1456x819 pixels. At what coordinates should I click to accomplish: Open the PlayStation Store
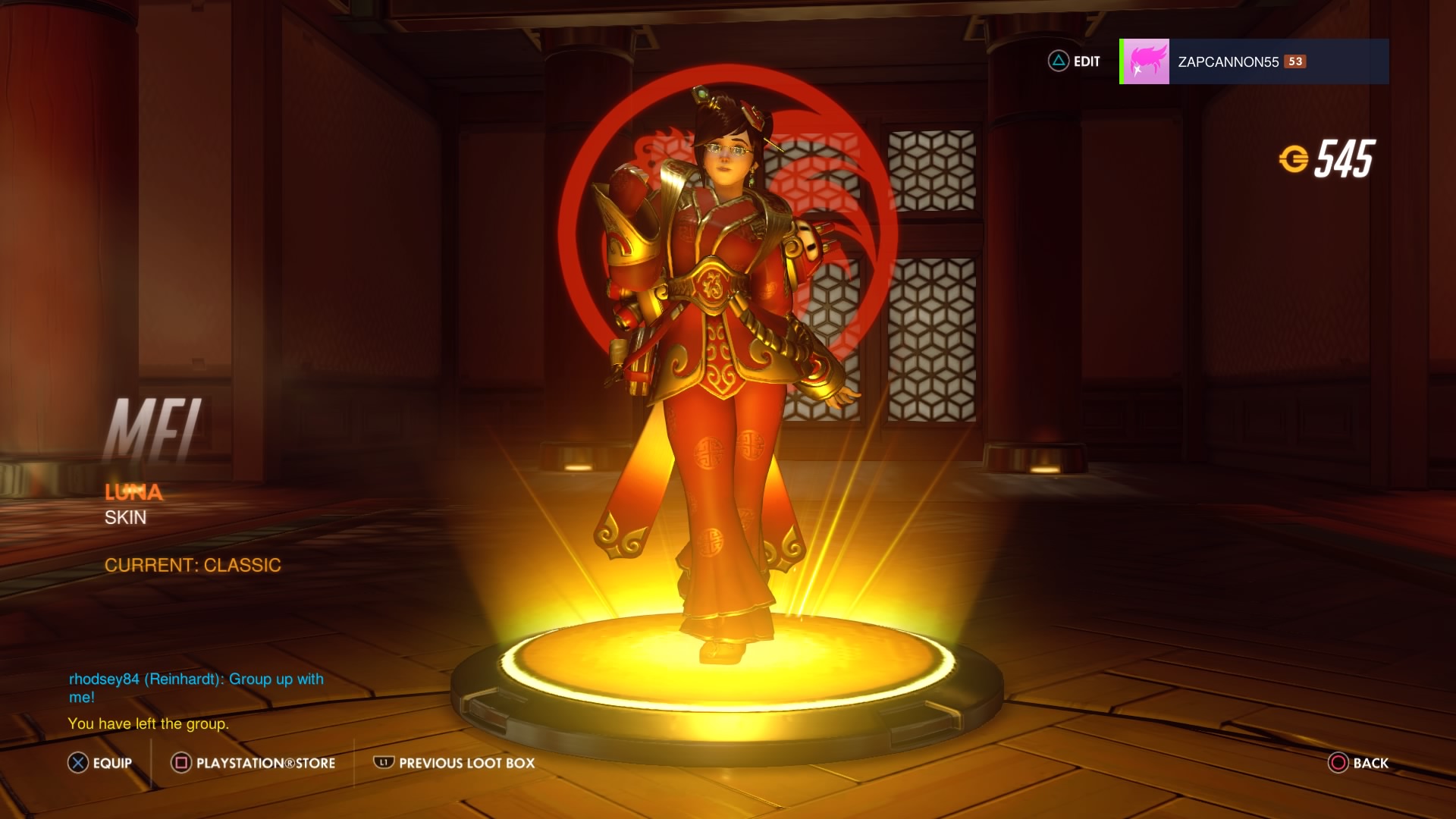253,763
